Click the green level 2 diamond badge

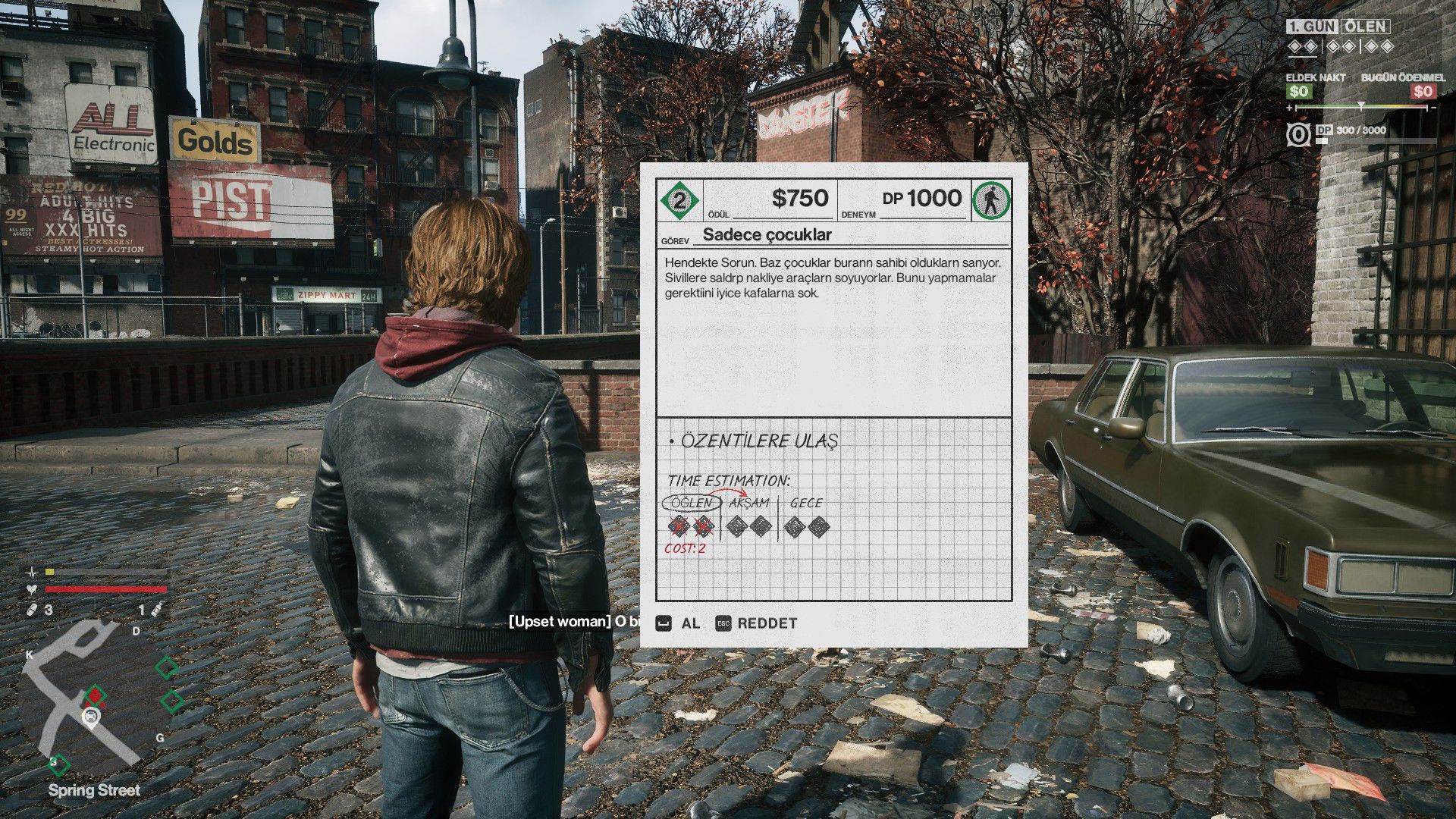coord(679,200)
